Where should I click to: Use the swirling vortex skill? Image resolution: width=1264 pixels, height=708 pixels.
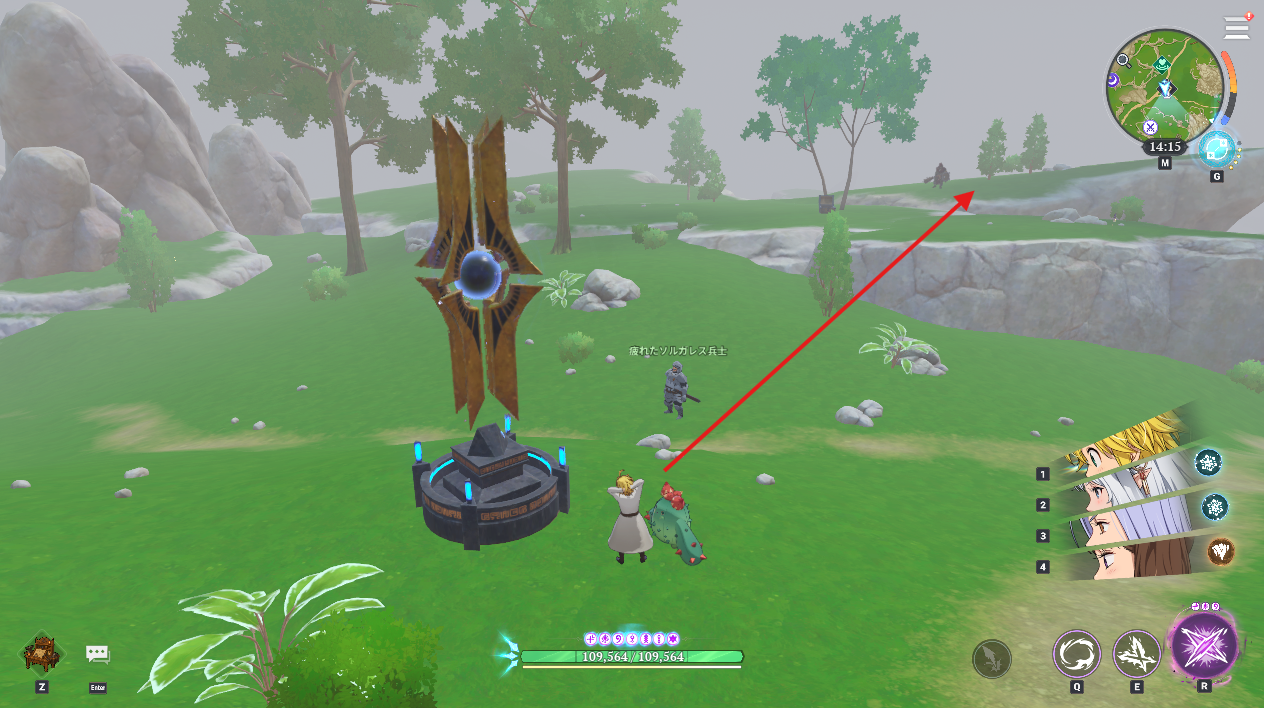click(x=1076, y=654)
